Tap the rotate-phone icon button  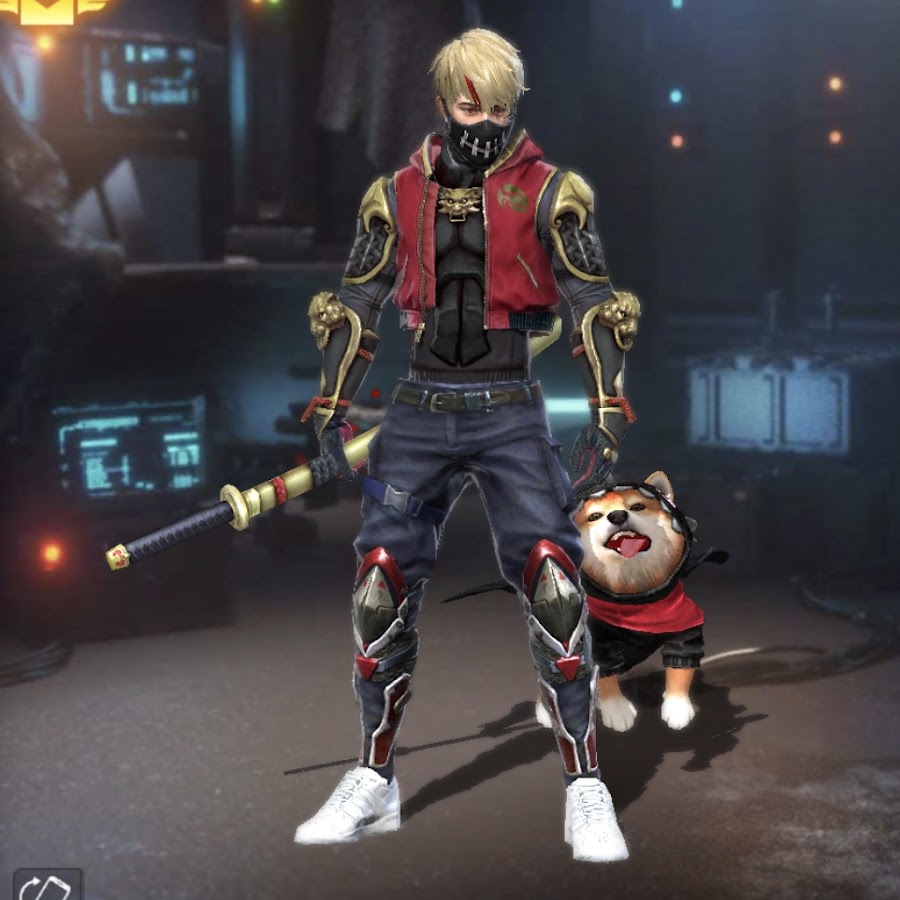tap(45, 885)
